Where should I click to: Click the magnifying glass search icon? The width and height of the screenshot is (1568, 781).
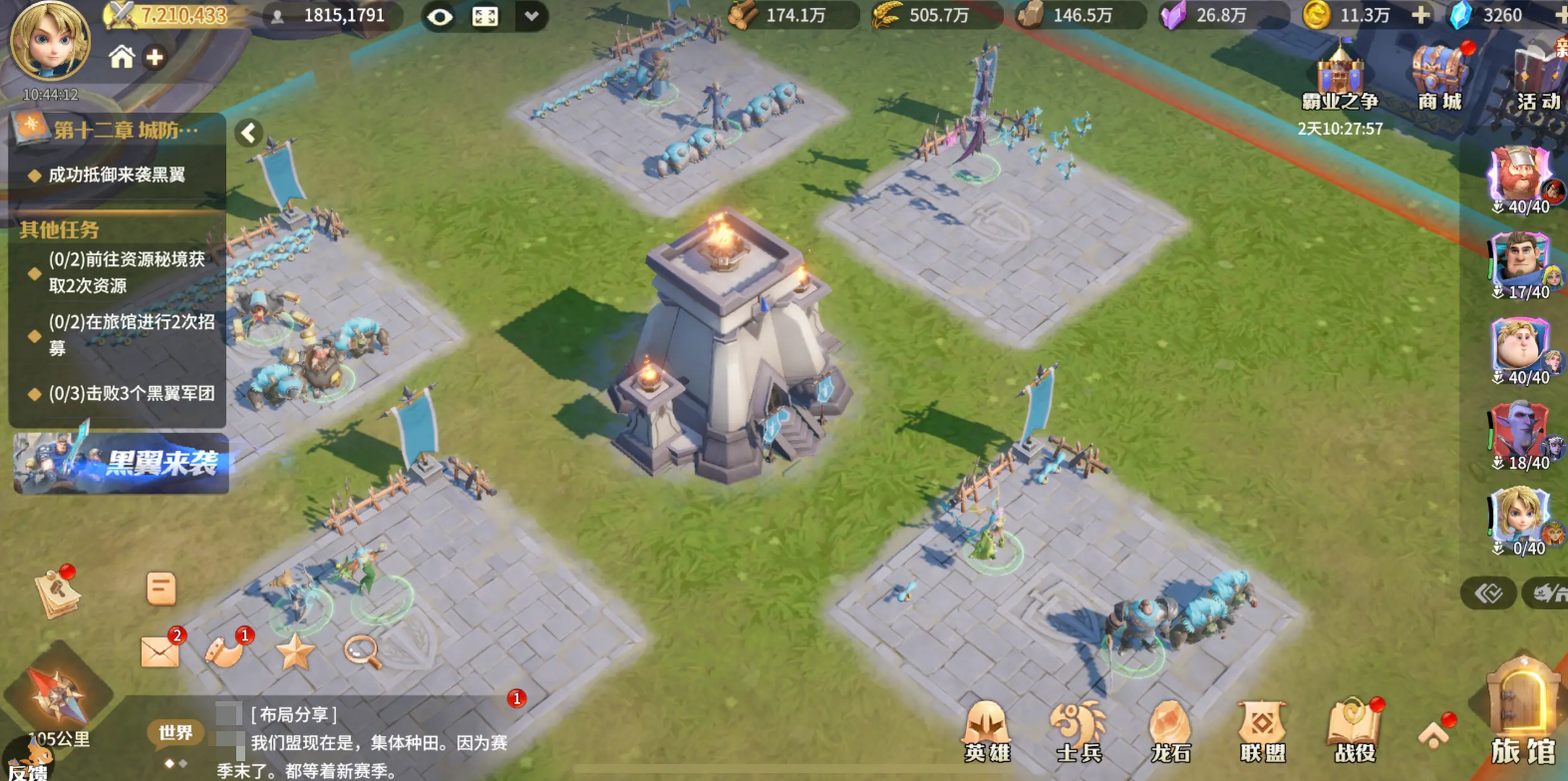coord(363,651)
